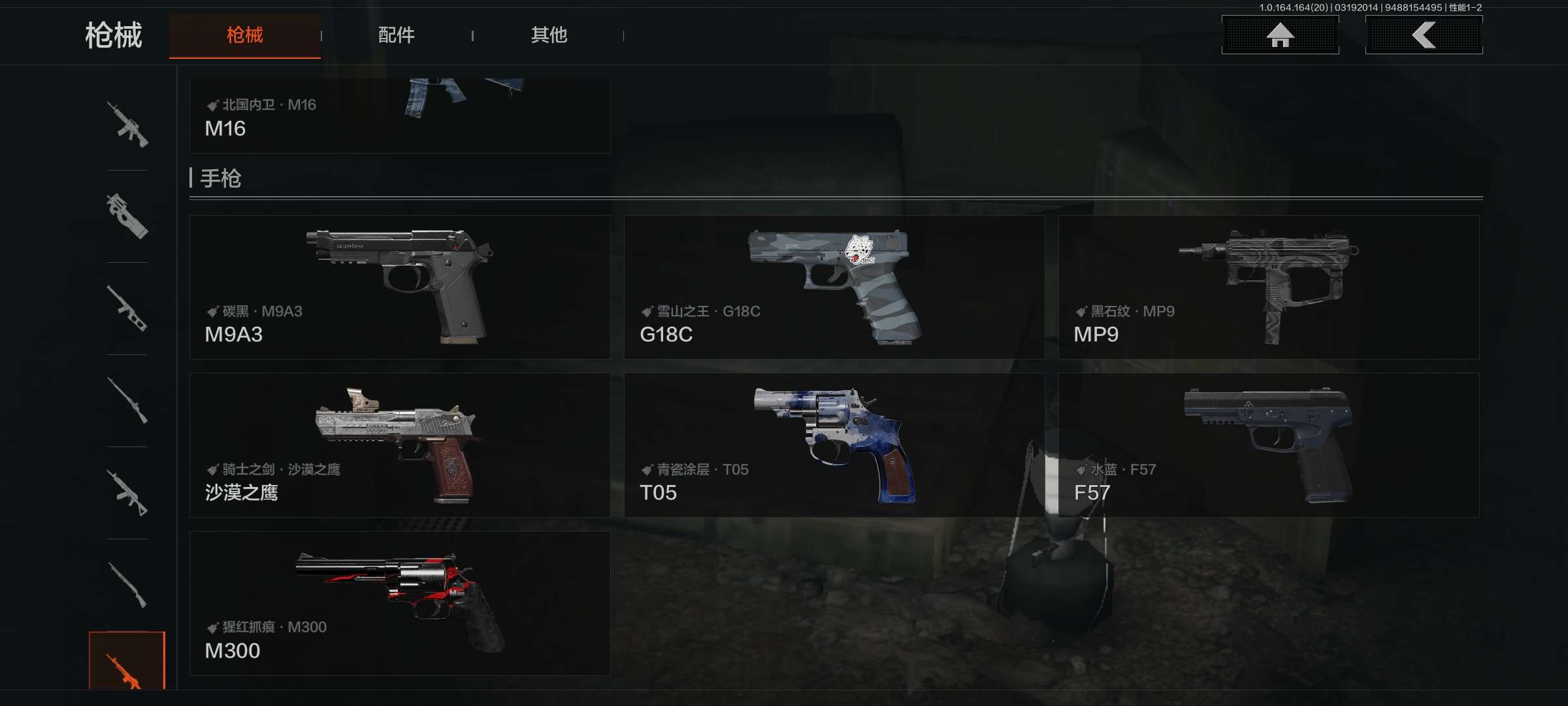The image size is (1568, 706).
Task: Select the F57 pistol card
Action: [x=1268, y=445]
